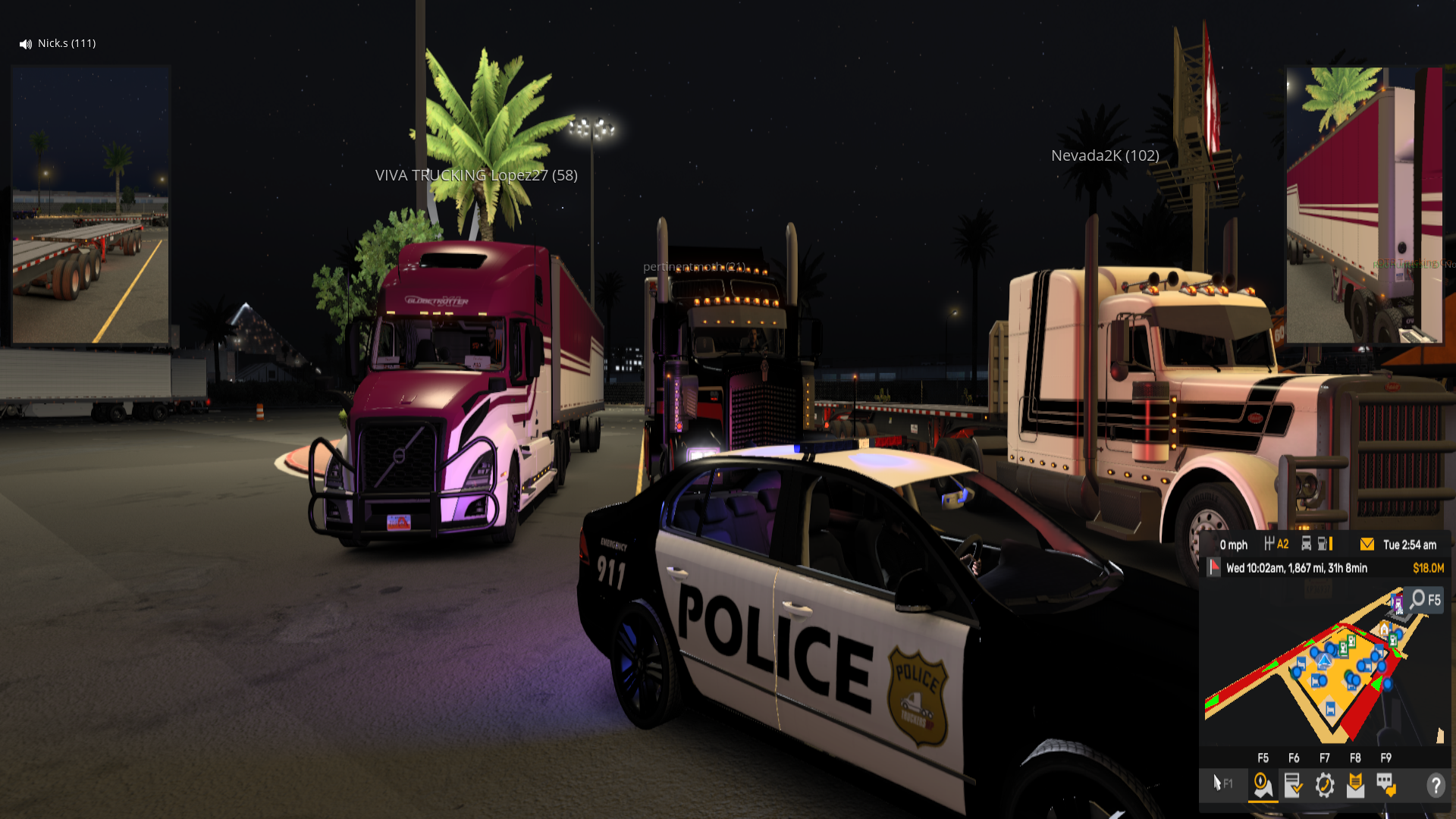Select the right mirror camera view
Image resolution: width=1456 pixels, height=819 pixels.
pos(1364,205)
